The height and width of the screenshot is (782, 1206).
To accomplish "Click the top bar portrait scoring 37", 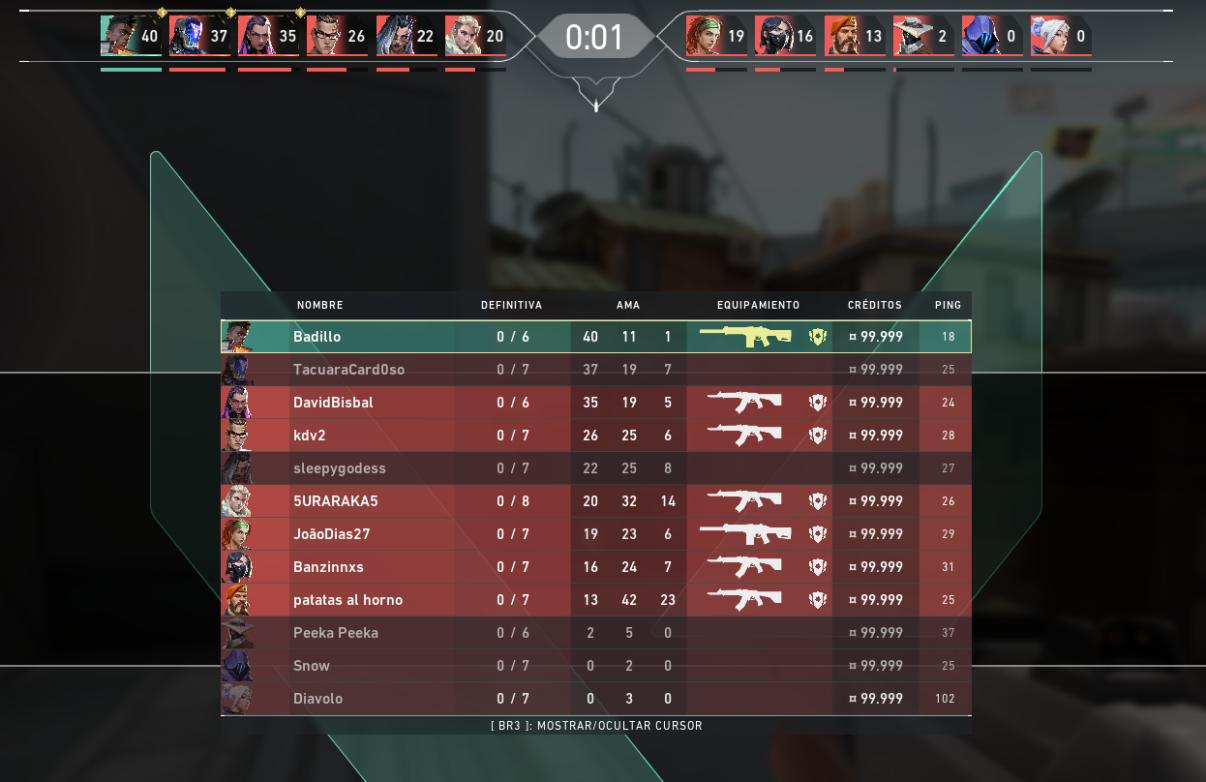I will (187, 37).
